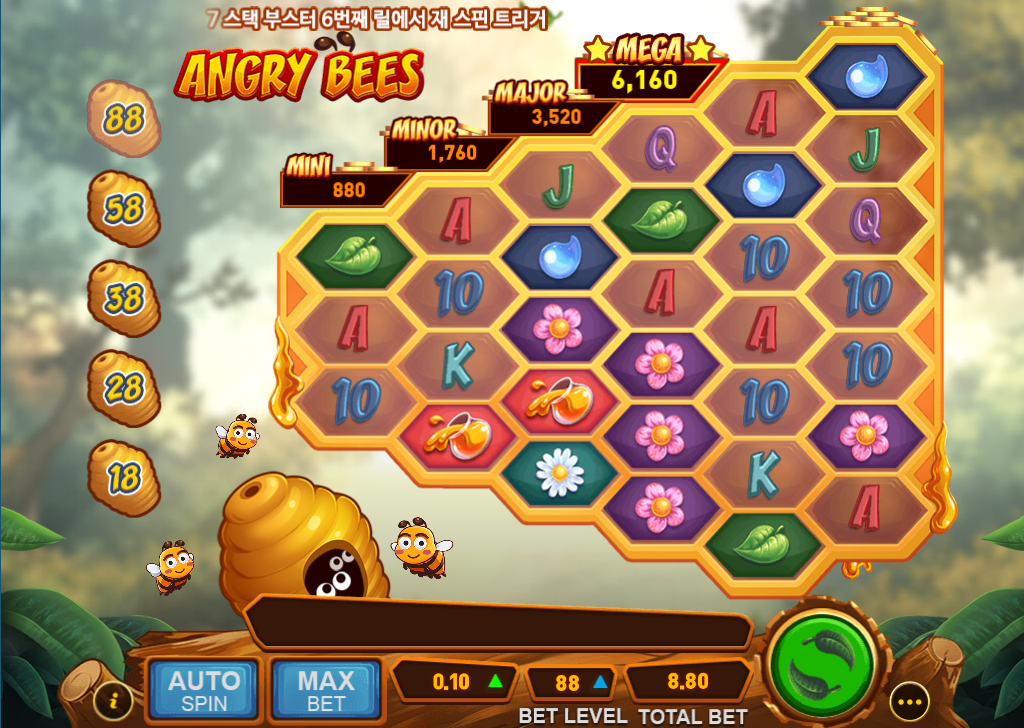The width and height of the screenshot is (1024, 728).
Task: Increase coin value with the green arrow
Action: click(x=493, y=682)
